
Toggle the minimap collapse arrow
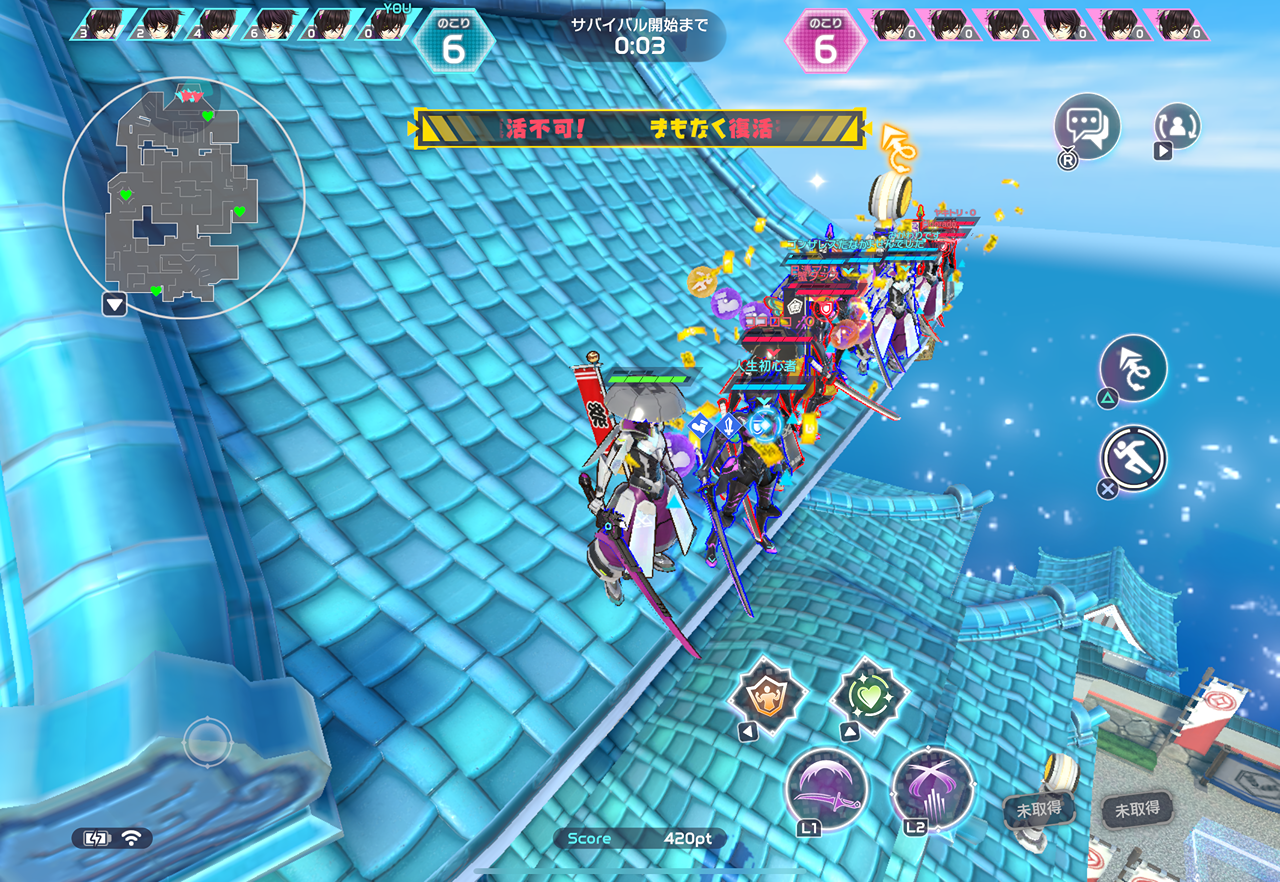[x=114, y=304]
